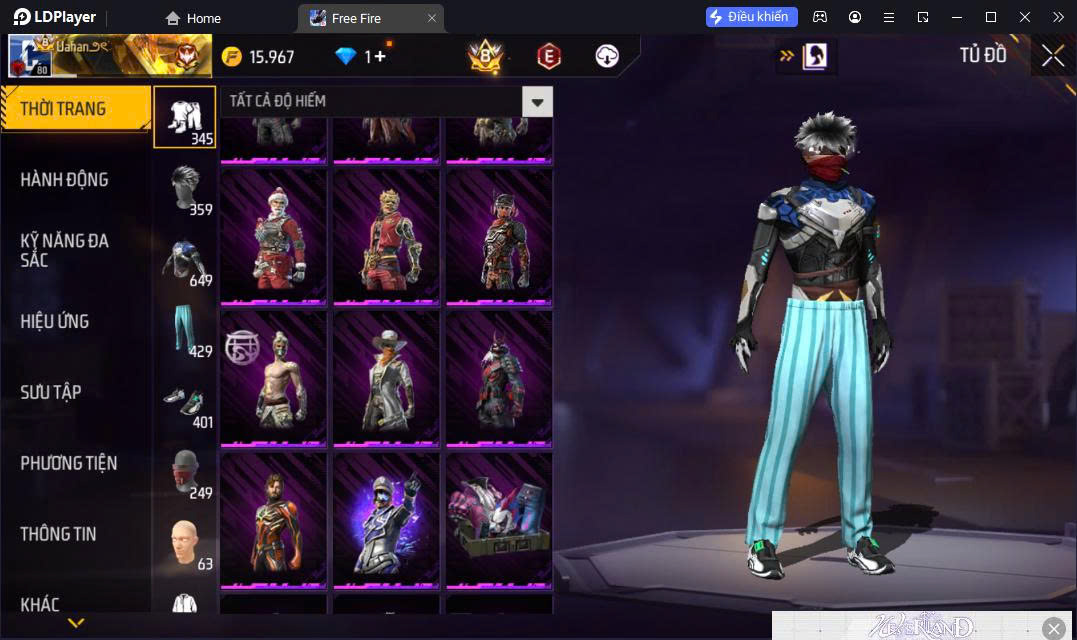Select the skull loot crate item
Screen dimensions: 1077x640
click(499, 519)
